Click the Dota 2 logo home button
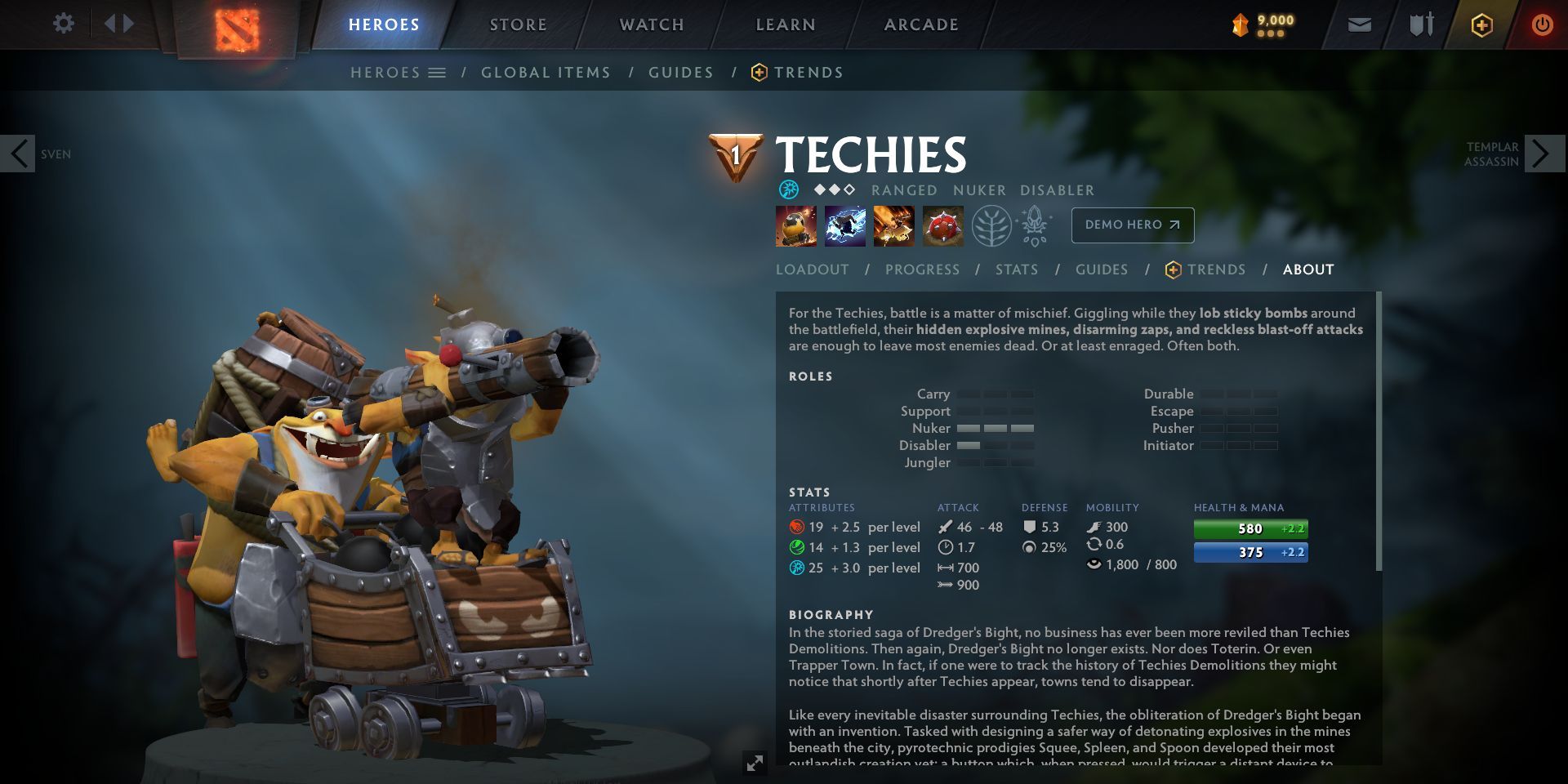Screen dimensions: 1568x784 237,28
